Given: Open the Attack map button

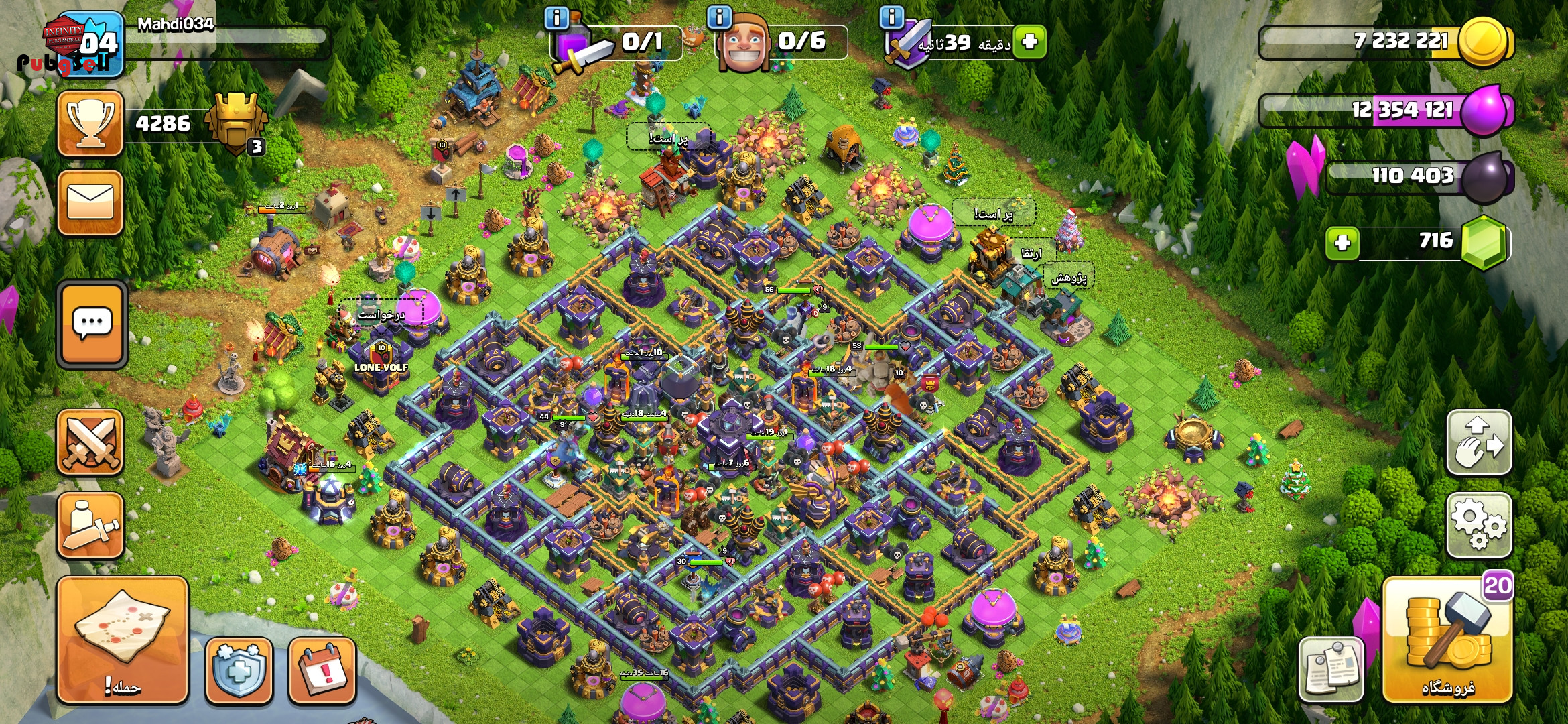Looking at the screenshot, I should [123, 639].
